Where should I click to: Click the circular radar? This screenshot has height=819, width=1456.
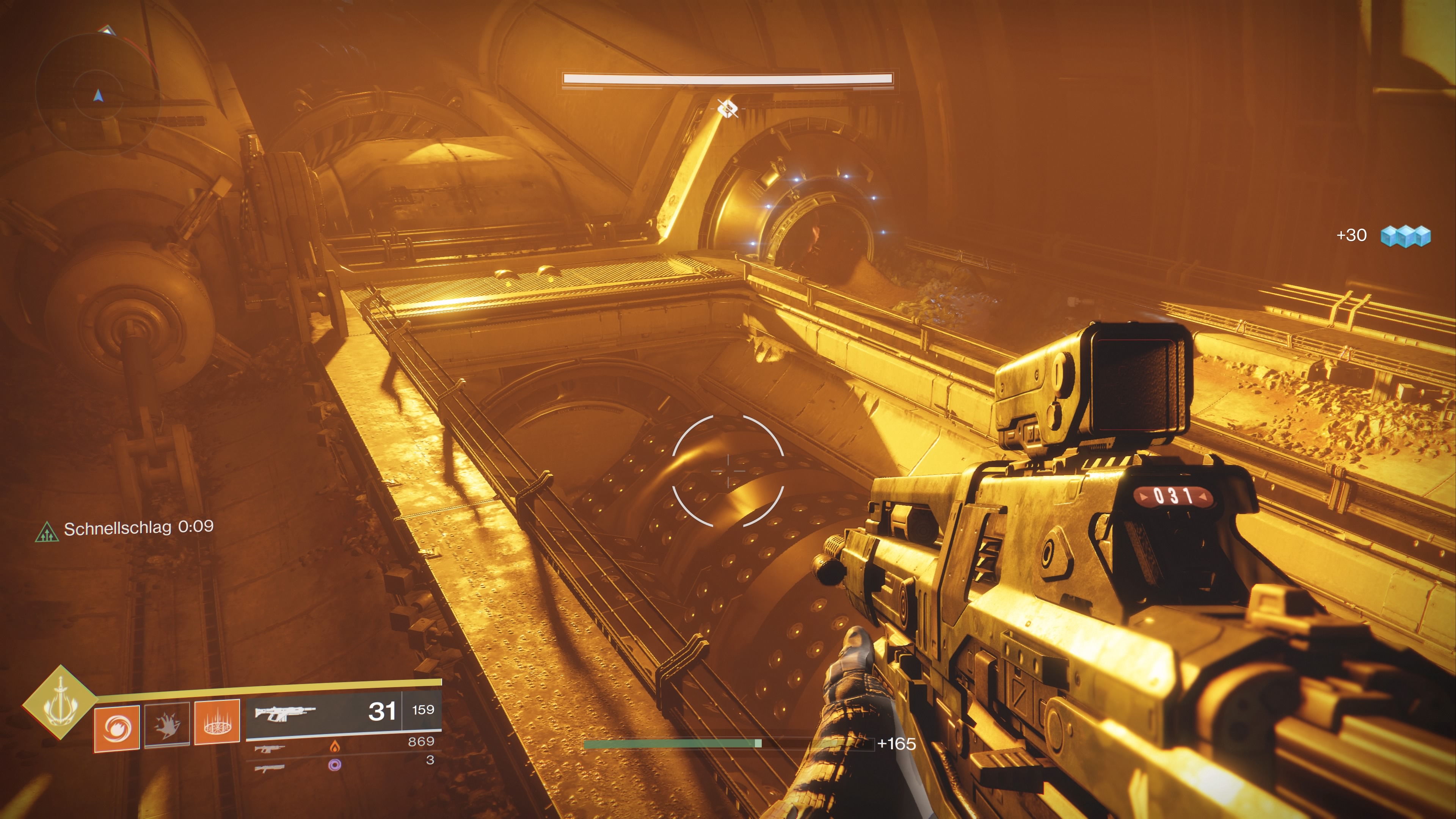(x=97, y=94)
